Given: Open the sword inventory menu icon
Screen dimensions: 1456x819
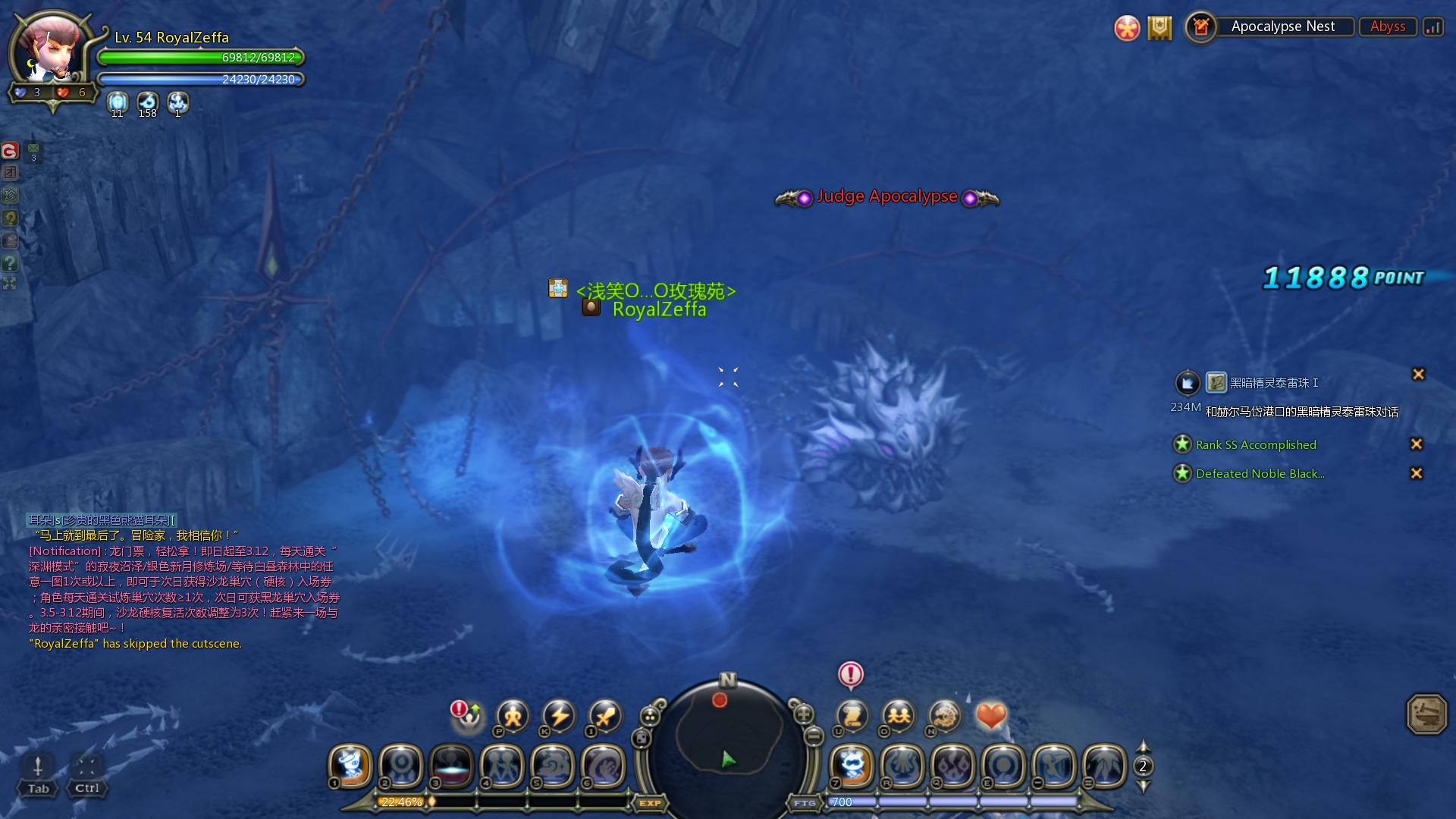Looking at the screenshot, I should pyautogui.click(x=604, y=715).
